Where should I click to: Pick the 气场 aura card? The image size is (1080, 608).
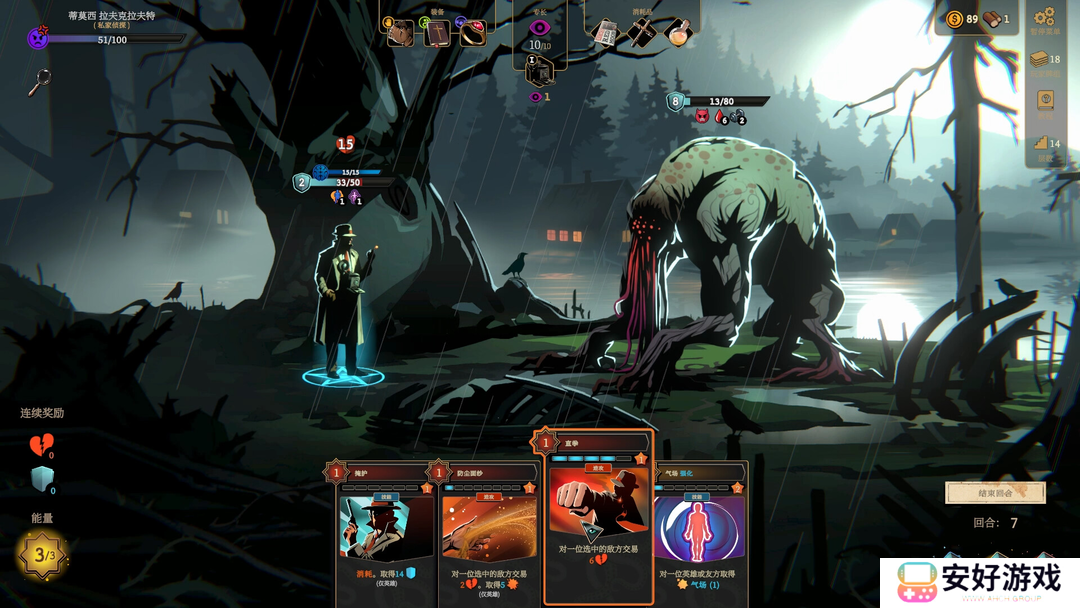click(x=700, y=535)
